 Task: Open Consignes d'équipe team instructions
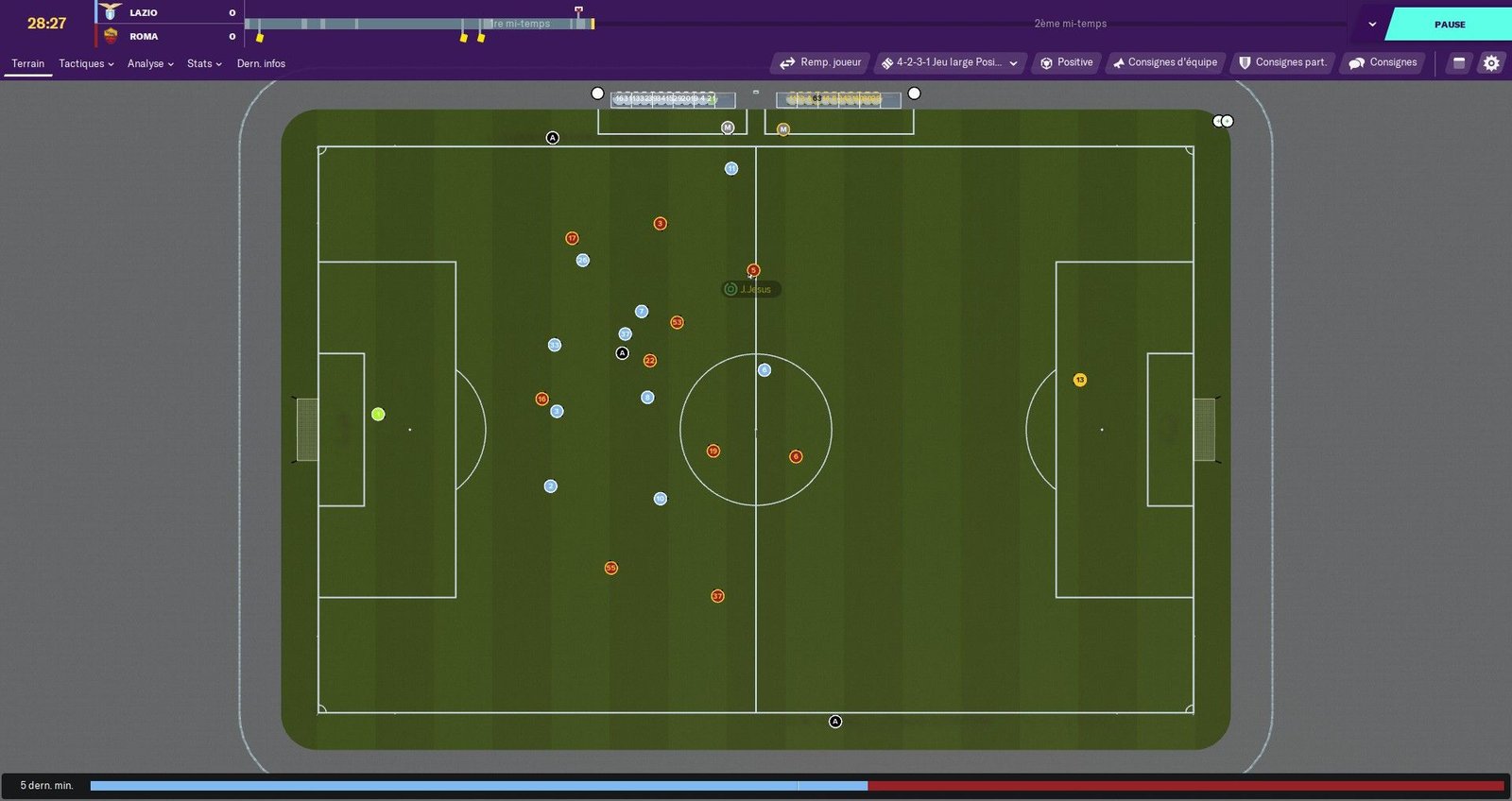1165,62
